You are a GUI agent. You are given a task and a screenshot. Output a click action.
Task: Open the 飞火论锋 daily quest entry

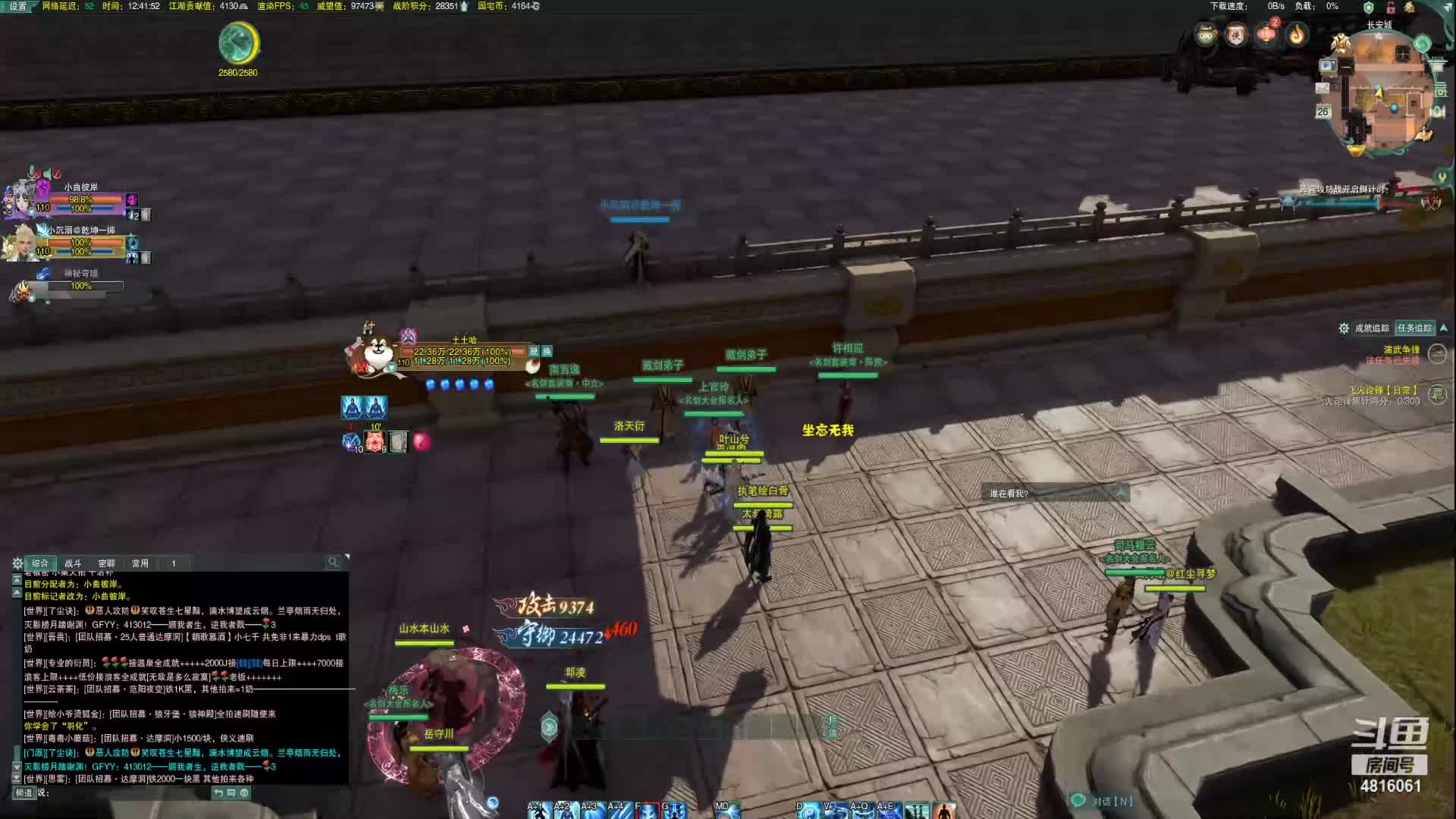click(x=1382, y=391)
